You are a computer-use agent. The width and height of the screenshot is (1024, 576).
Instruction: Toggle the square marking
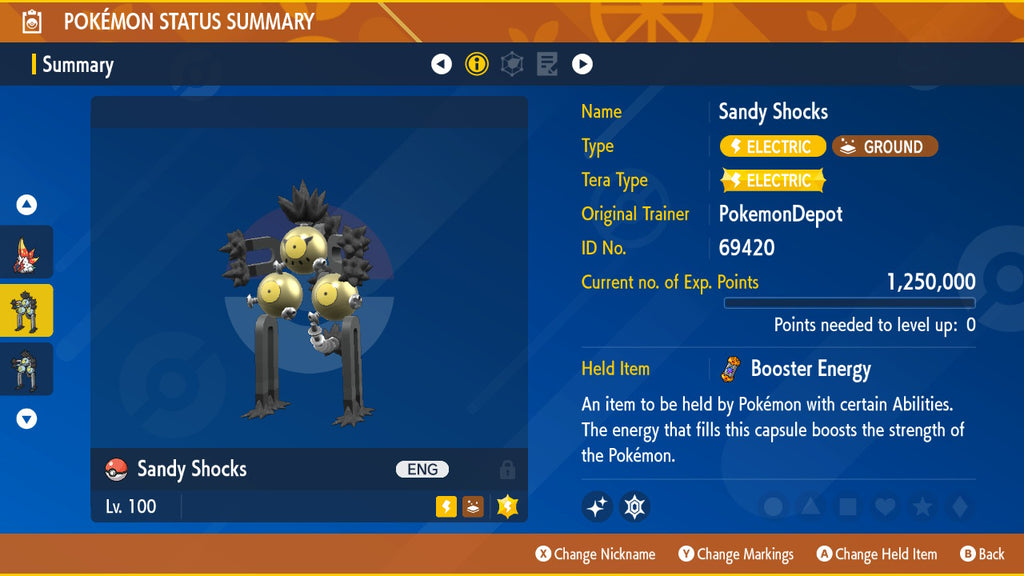[x=848, y=507]
